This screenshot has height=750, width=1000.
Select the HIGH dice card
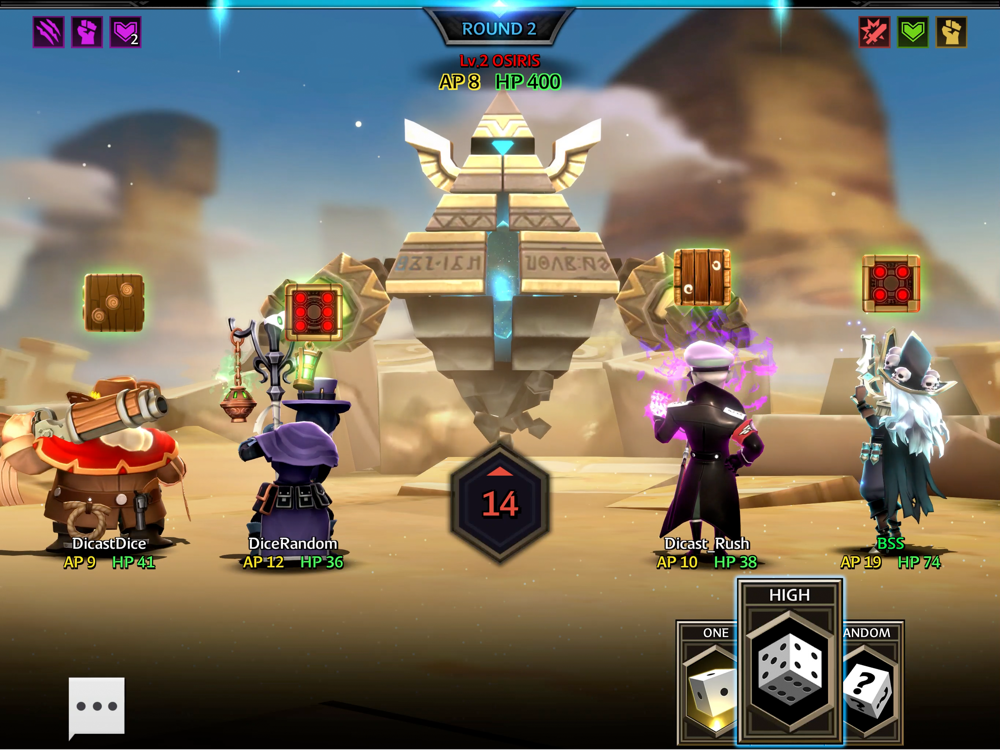click(x=790, y=662)
